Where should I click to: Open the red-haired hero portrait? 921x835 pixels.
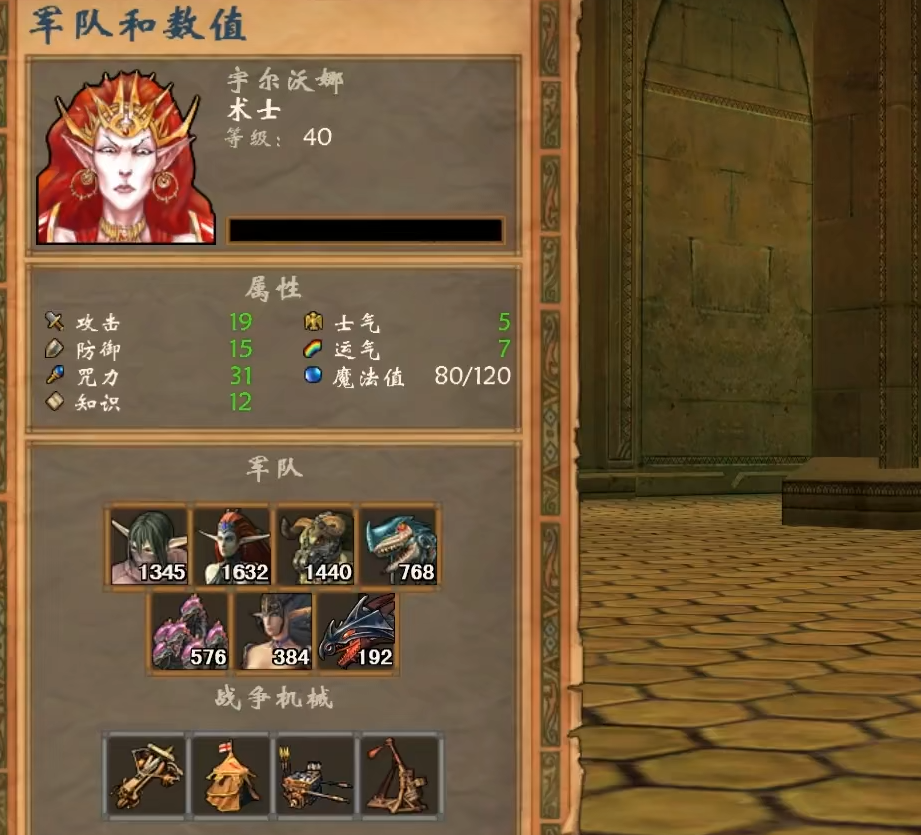tap(126, 156)
